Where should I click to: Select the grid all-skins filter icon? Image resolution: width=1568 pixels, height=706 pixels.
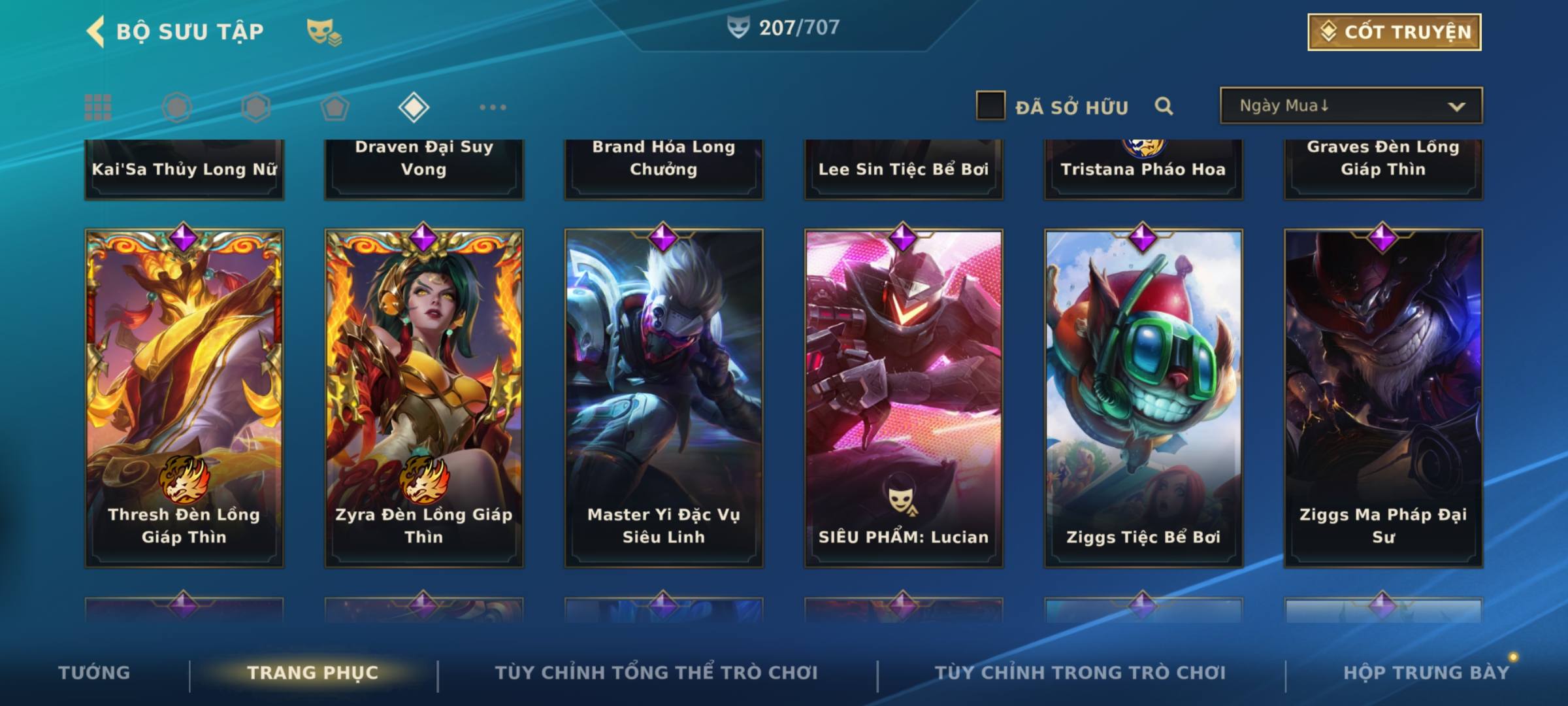98,107
